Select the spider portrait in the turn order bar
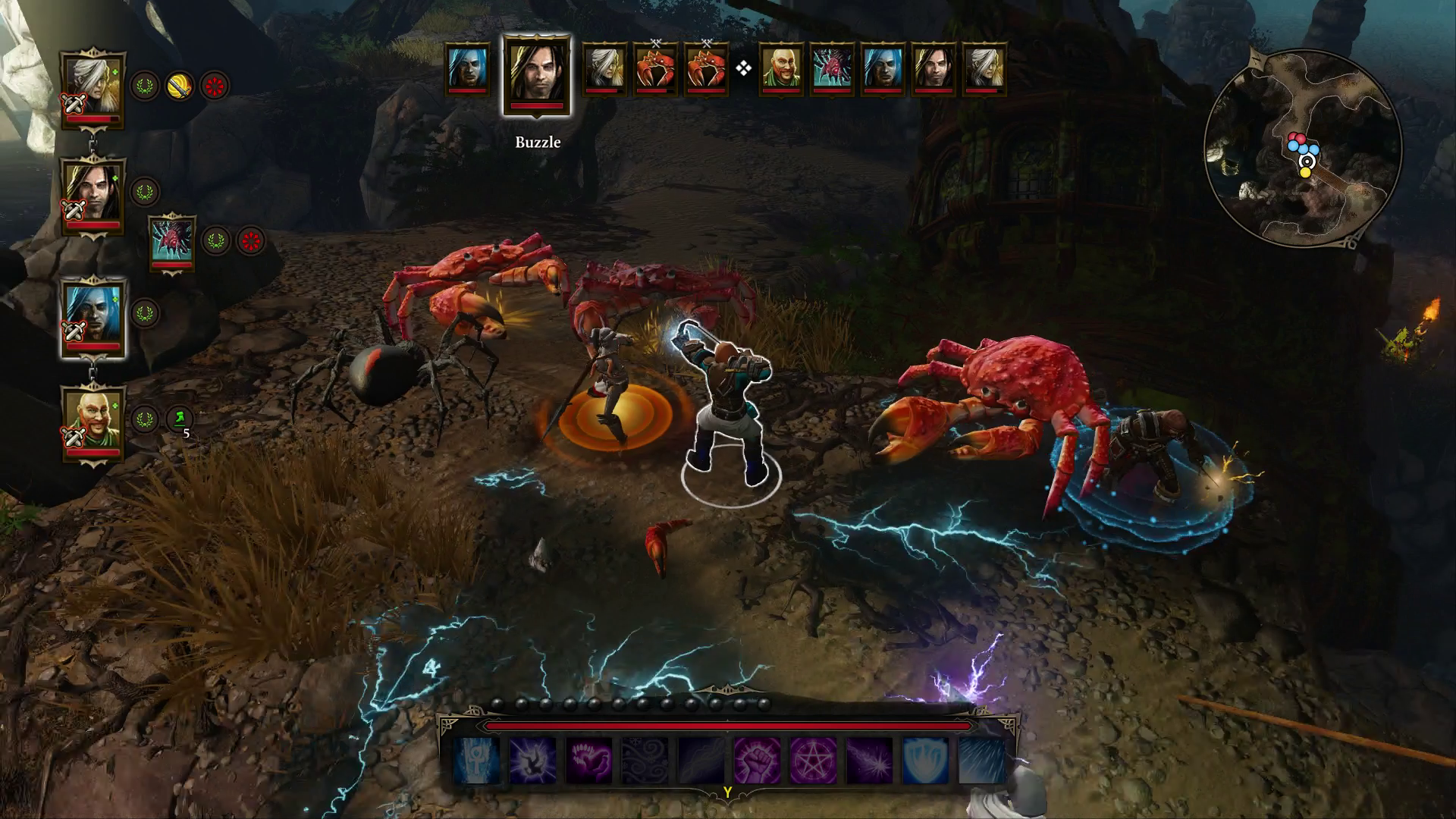 (x=831, y=70)
